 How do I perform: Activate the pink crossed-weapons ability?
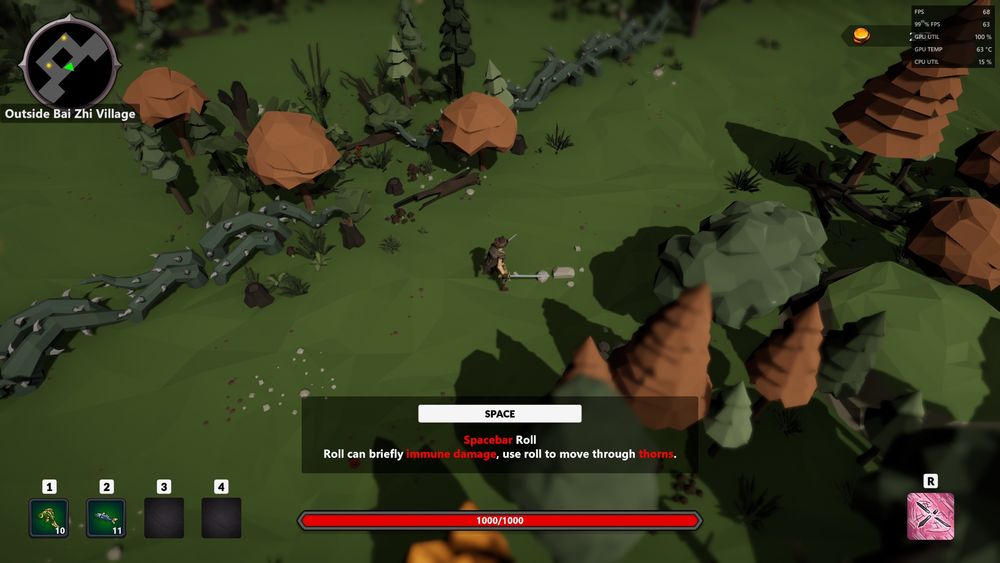[930, 516]
